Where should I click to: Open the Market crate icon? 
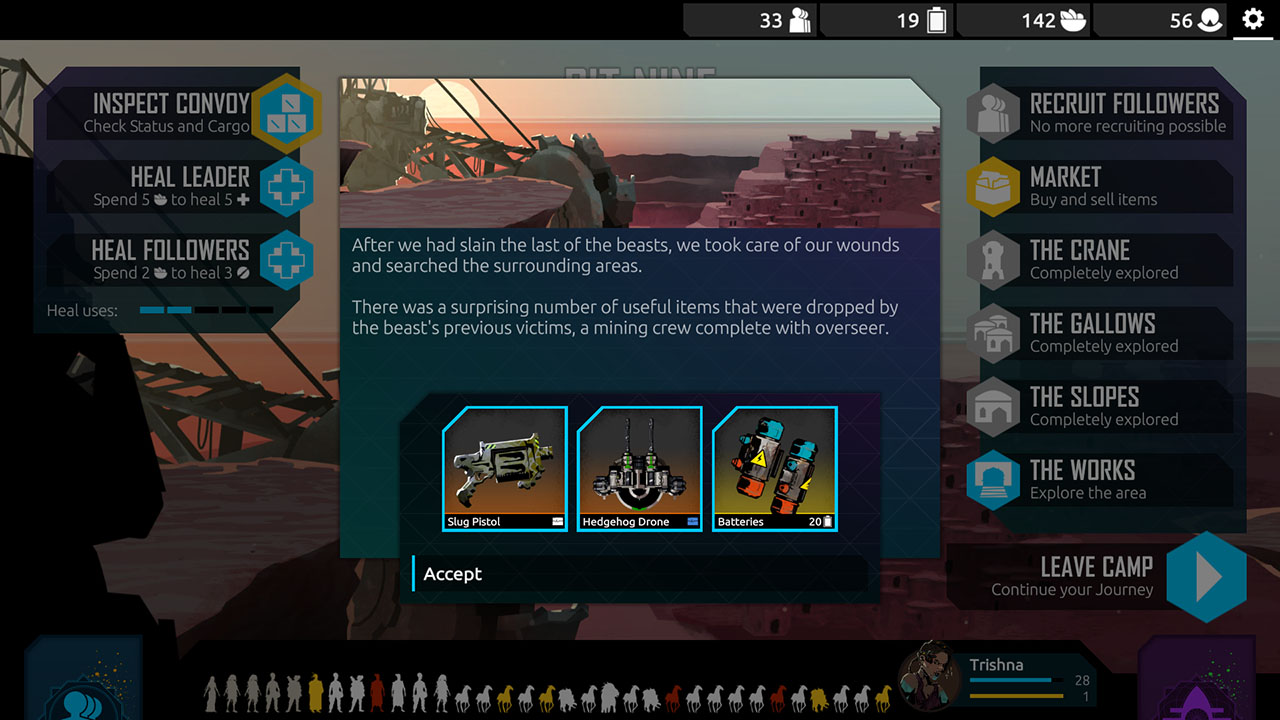tap(993, 186)
